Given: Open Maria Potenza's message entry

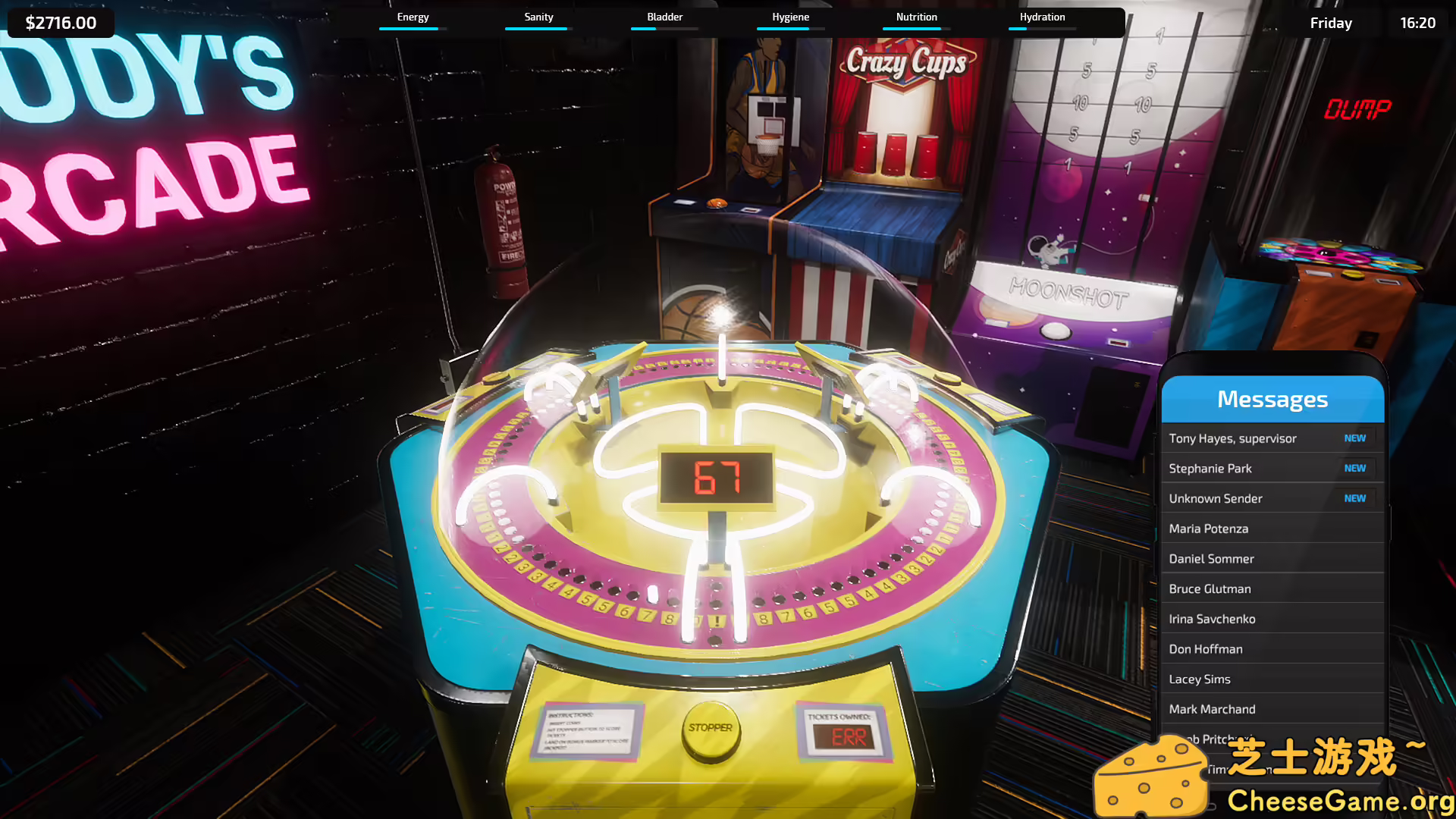Looking at the screenshot, I should pyautogui.click(x=1207, y=529).
